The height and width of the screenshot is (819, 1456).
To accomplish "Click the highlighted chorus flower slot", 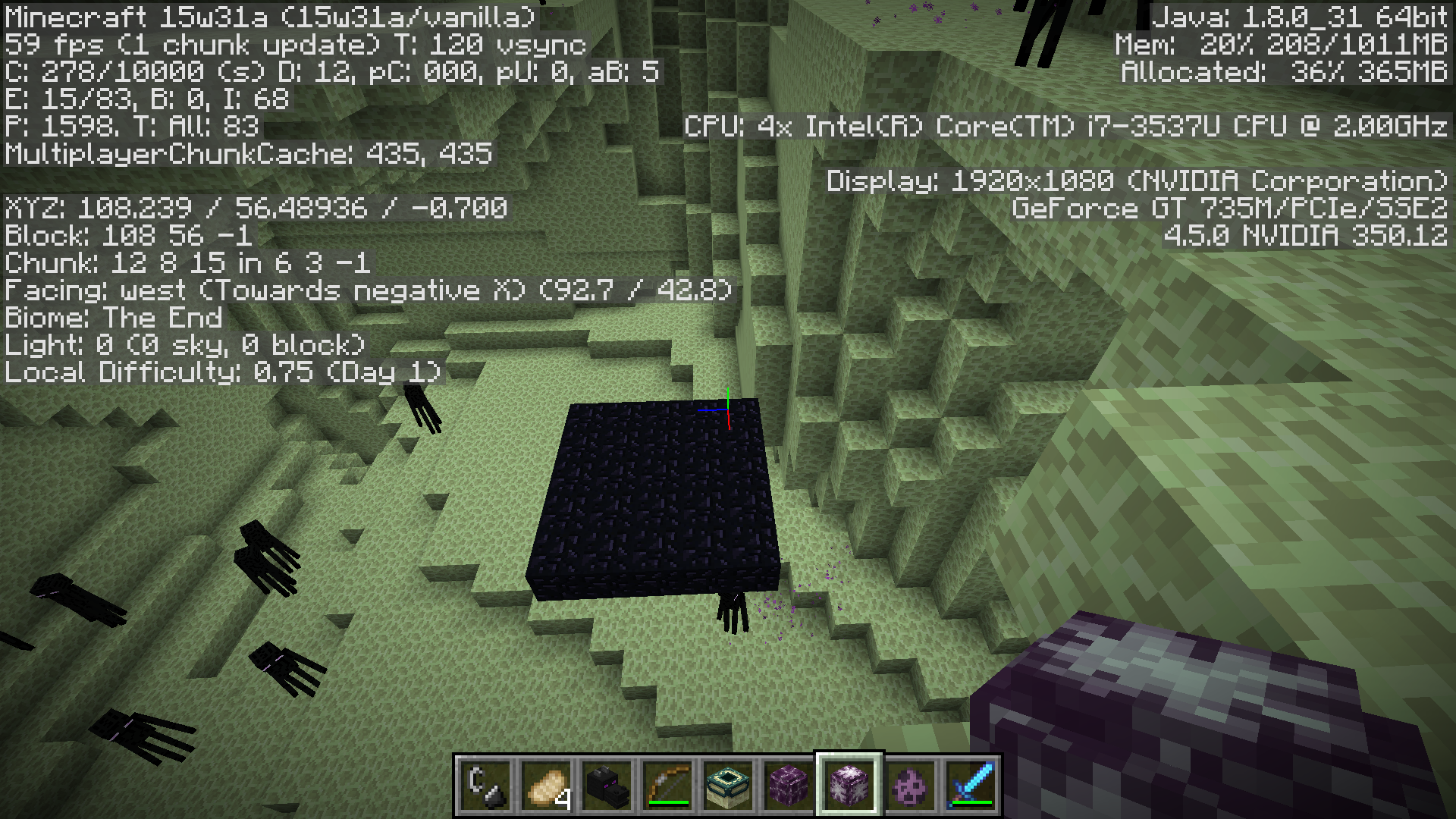I will coord(849,786).
